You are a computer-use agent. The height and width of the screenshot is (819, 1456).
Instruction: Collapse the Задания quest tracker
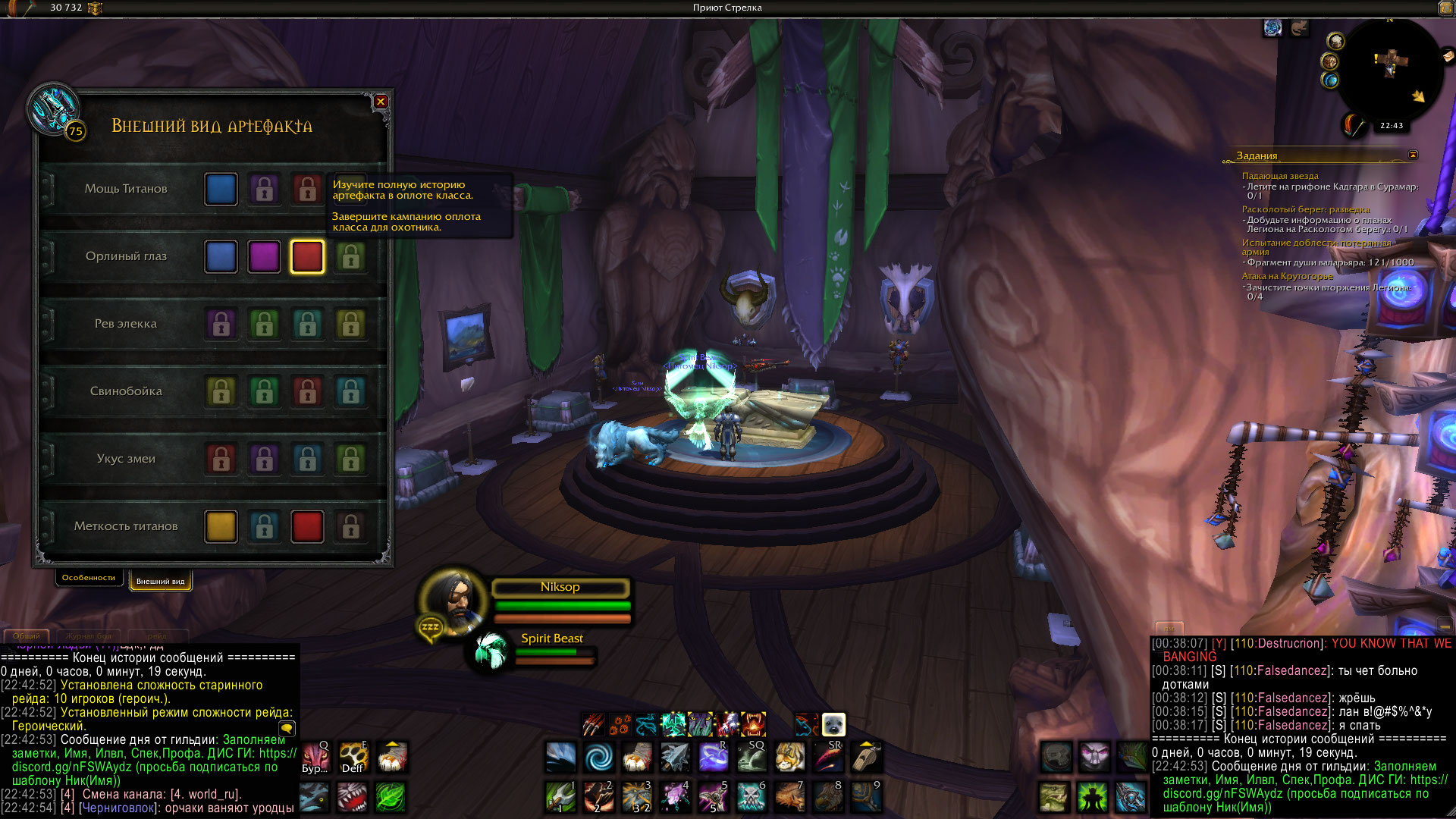[1413, 155]
